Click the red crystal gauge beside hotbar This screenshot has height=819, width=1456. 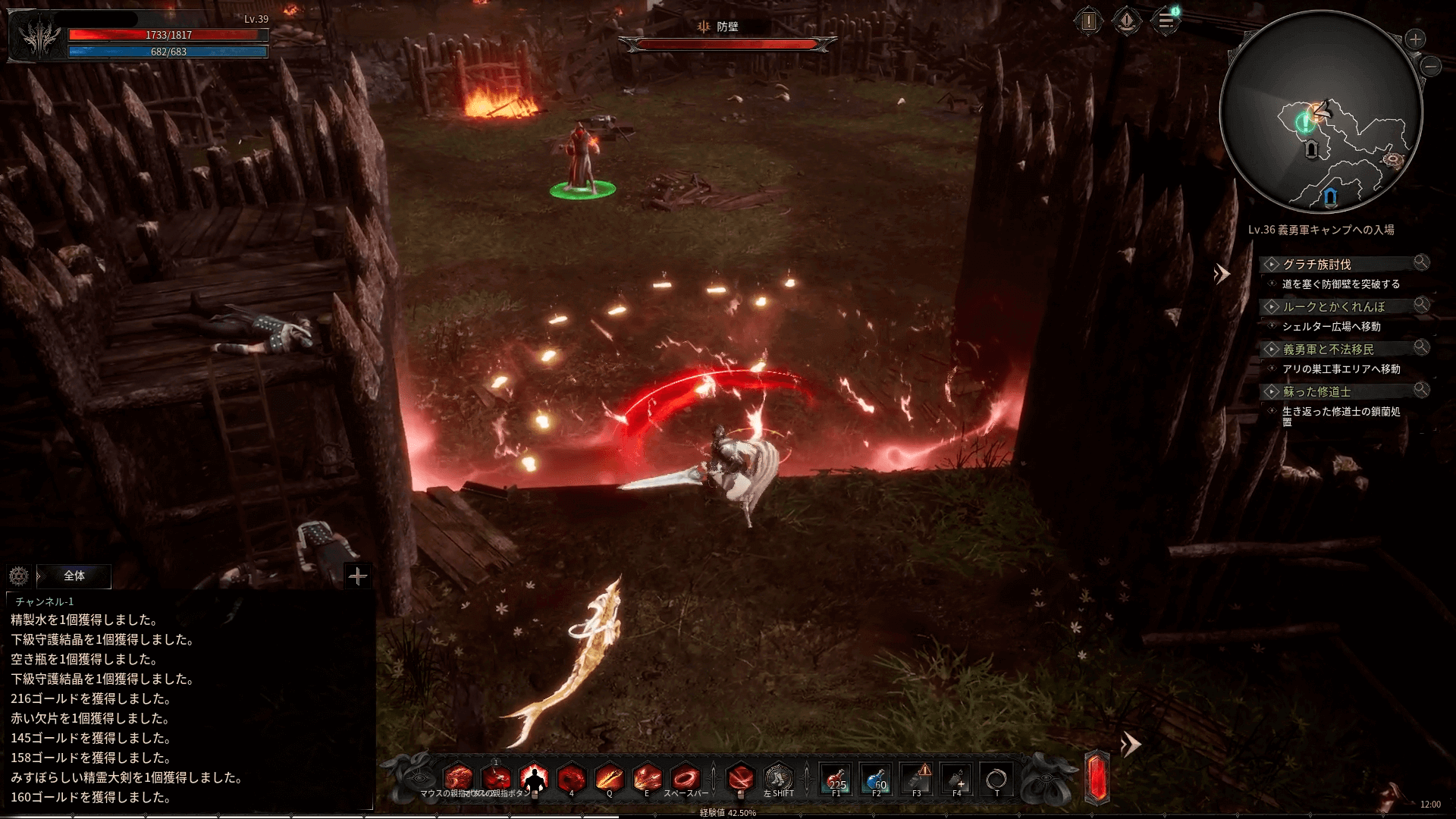tap(1097, 777)
